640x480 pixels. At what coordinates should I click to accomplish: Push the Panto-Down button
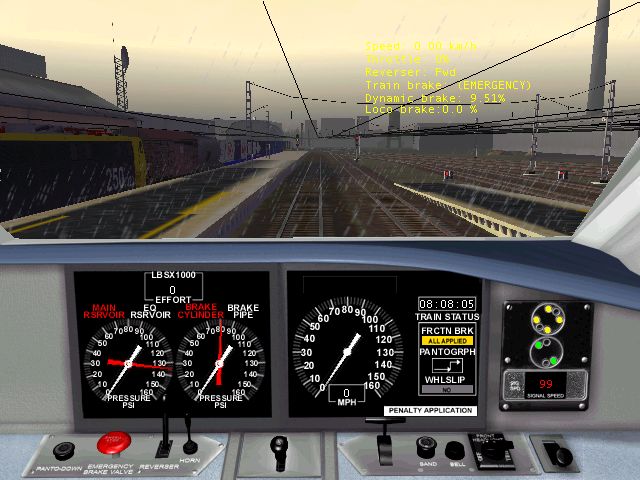64,451
